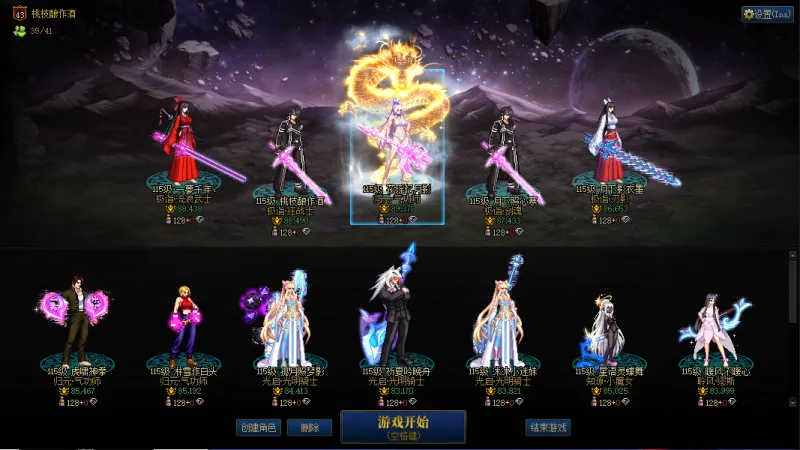Open the 设置 settings button
Viewport: 800px width, 450px height.
click(x=767, y=14)
